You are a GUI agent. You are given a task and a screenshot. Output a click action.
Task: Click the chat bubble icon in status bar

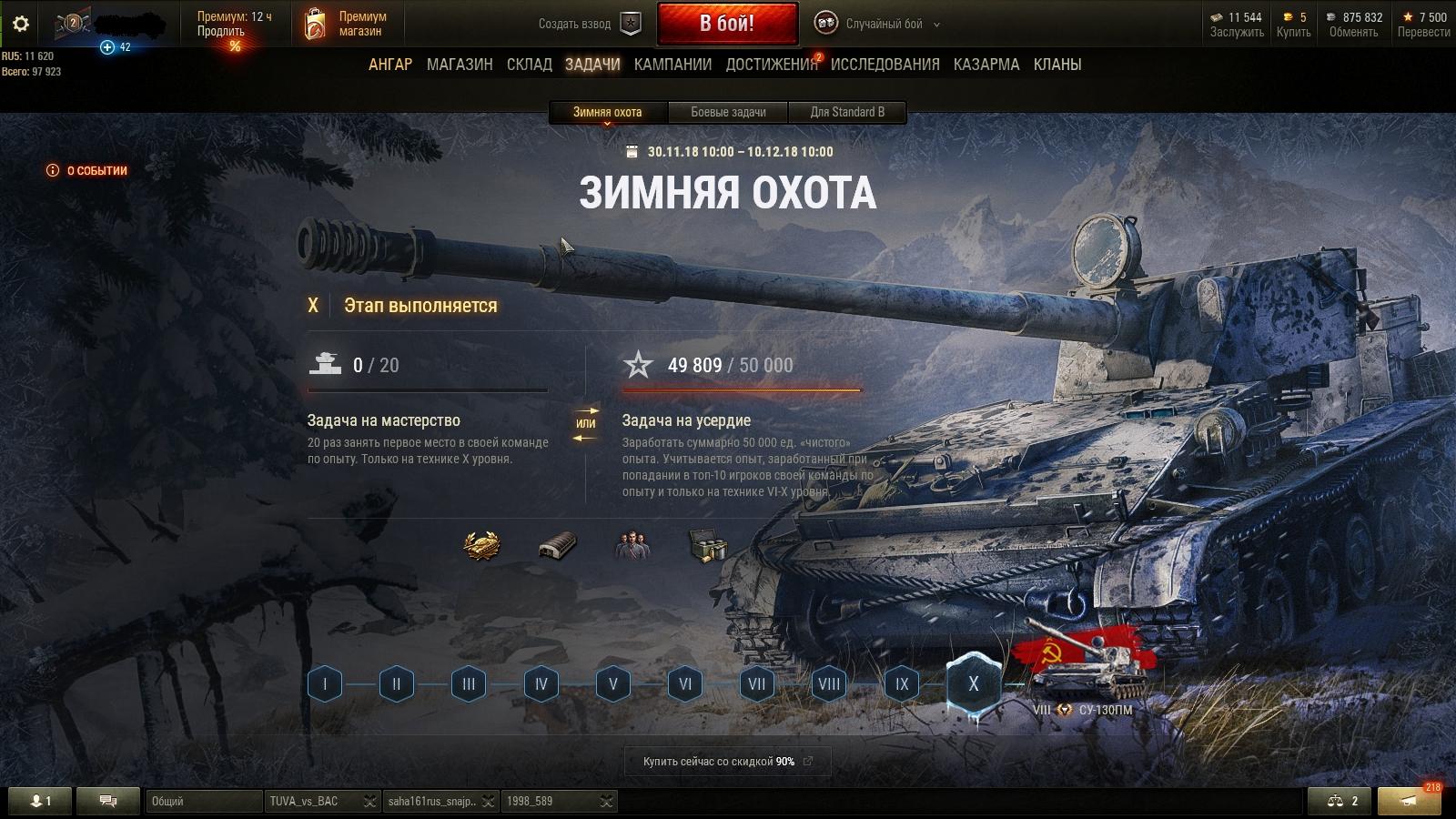[x=108, y=802]
